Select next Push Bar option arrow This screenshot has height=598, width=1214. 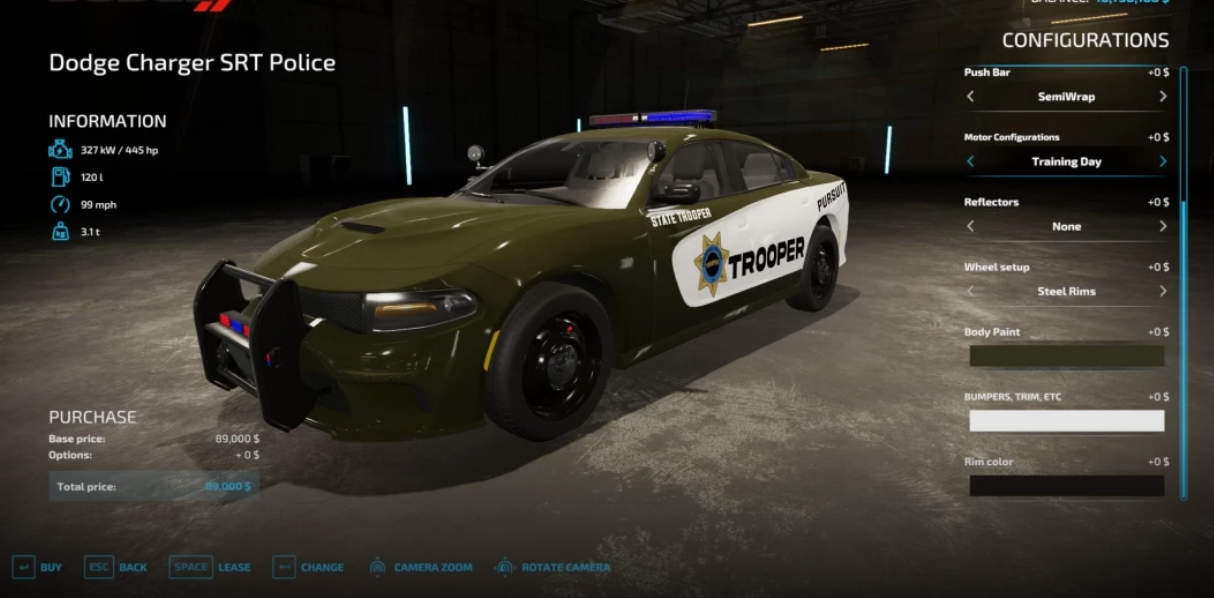point(1162,97)
